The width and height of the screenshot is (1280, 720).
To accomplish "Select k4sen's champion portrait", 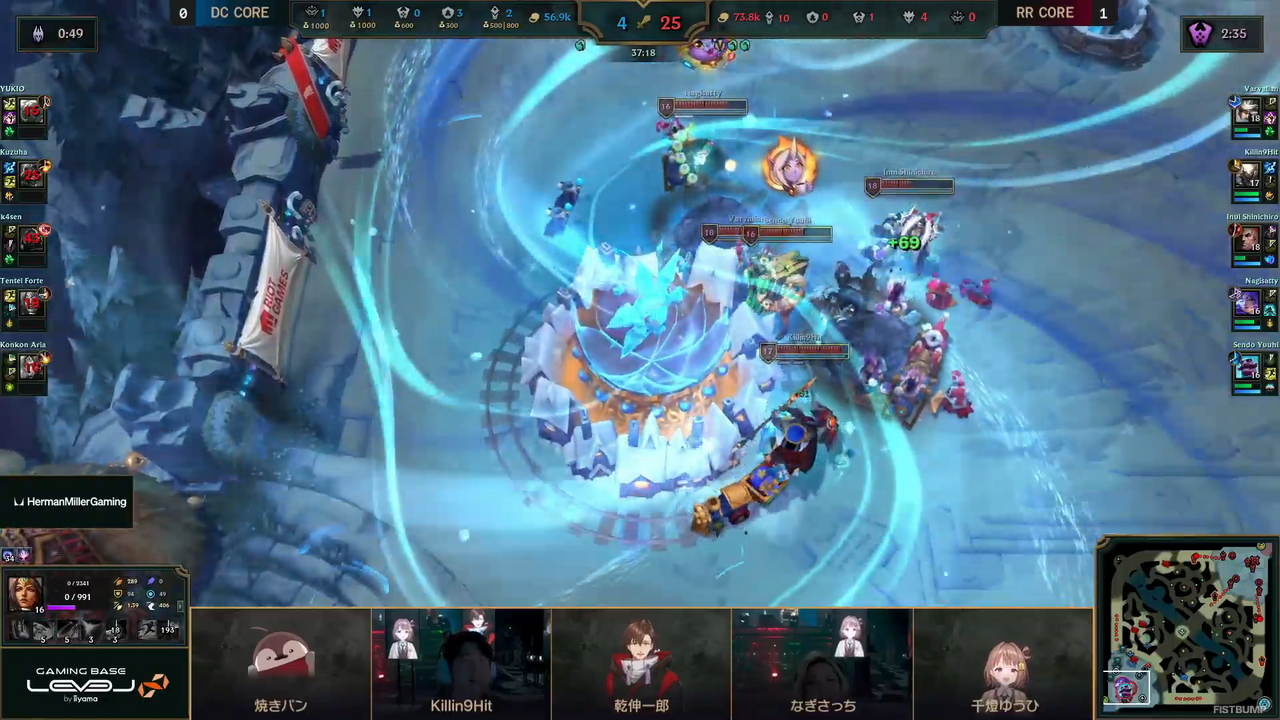I will (31, 238).
